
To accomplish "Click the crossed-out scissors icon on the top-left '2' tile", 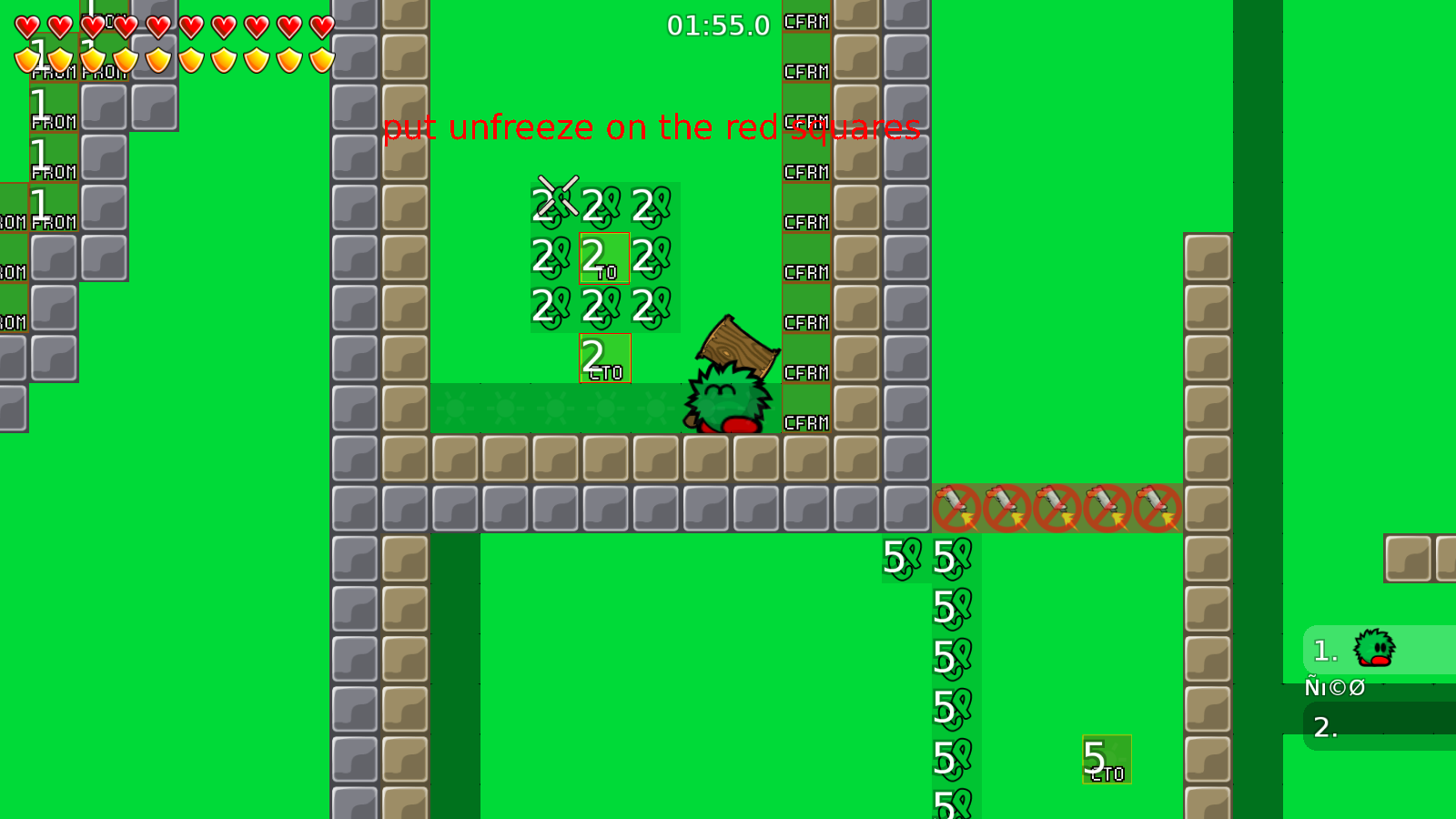I will [557, 194].
